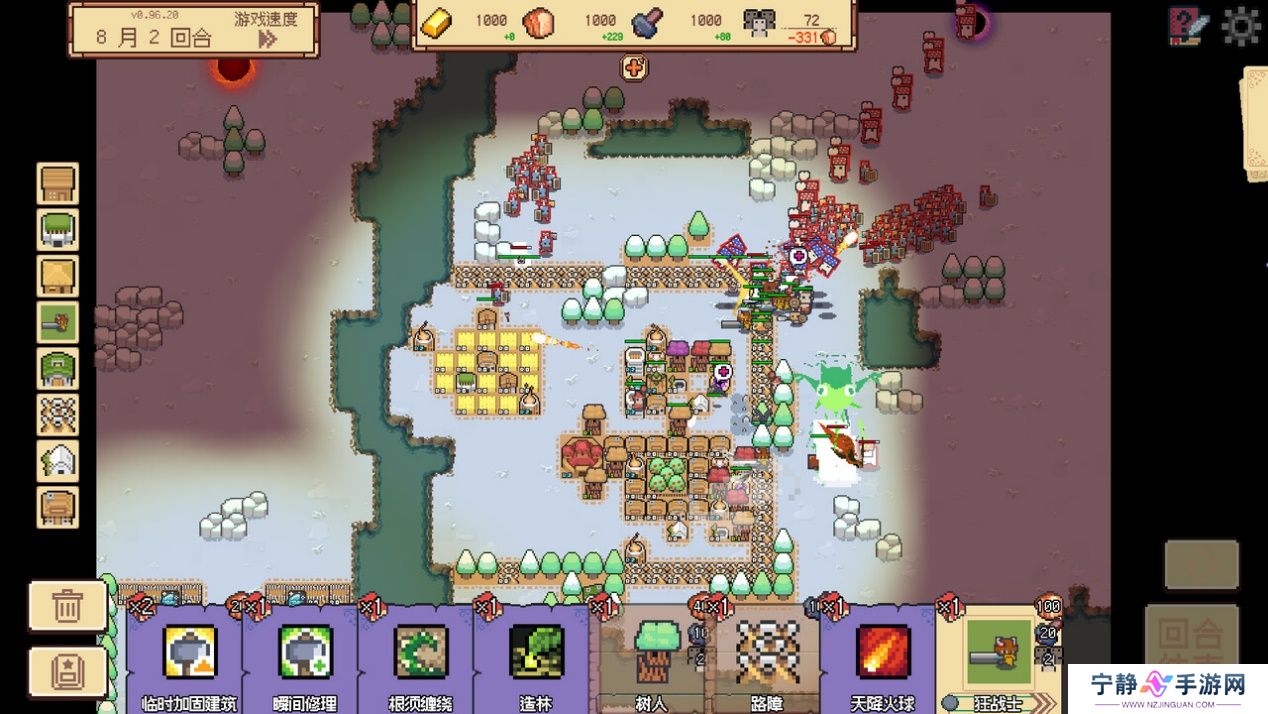
Task: Open the settings gear menu
Action: point(1240,26)
